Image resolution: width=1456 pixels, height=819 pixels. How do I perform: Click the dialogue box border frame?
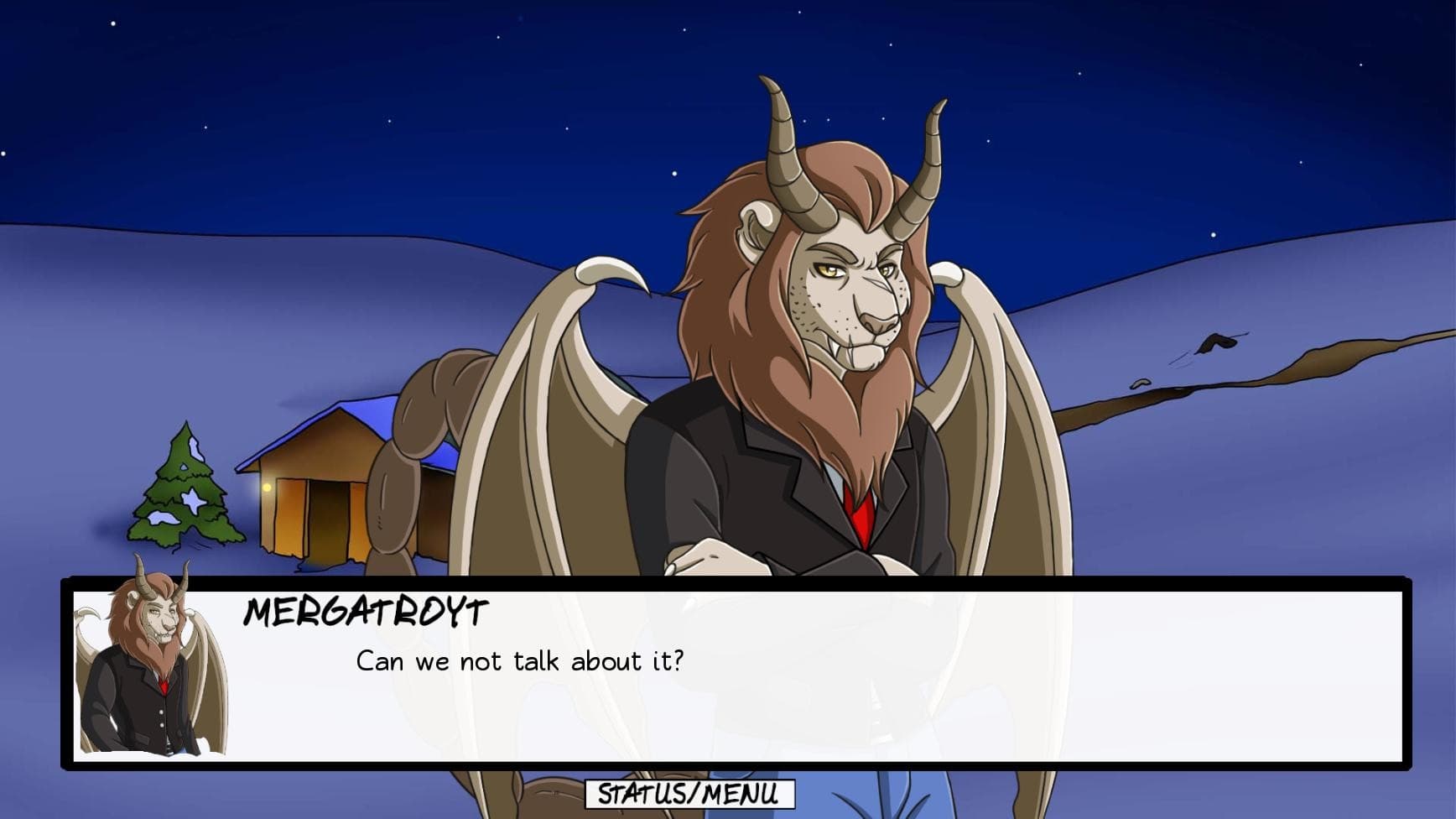pos(755,583)
